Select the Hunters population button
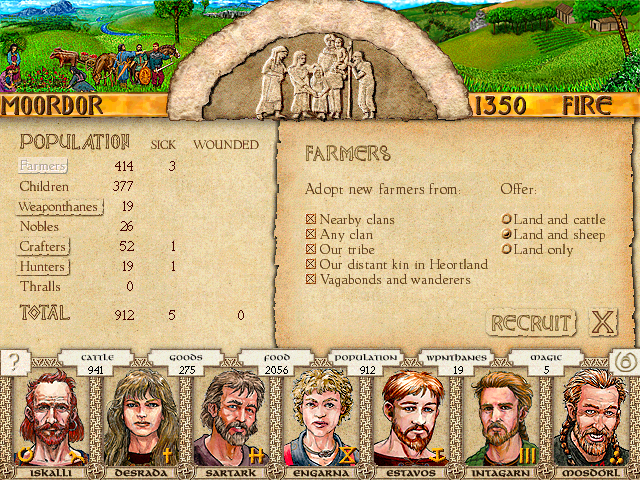 point(43,267)
